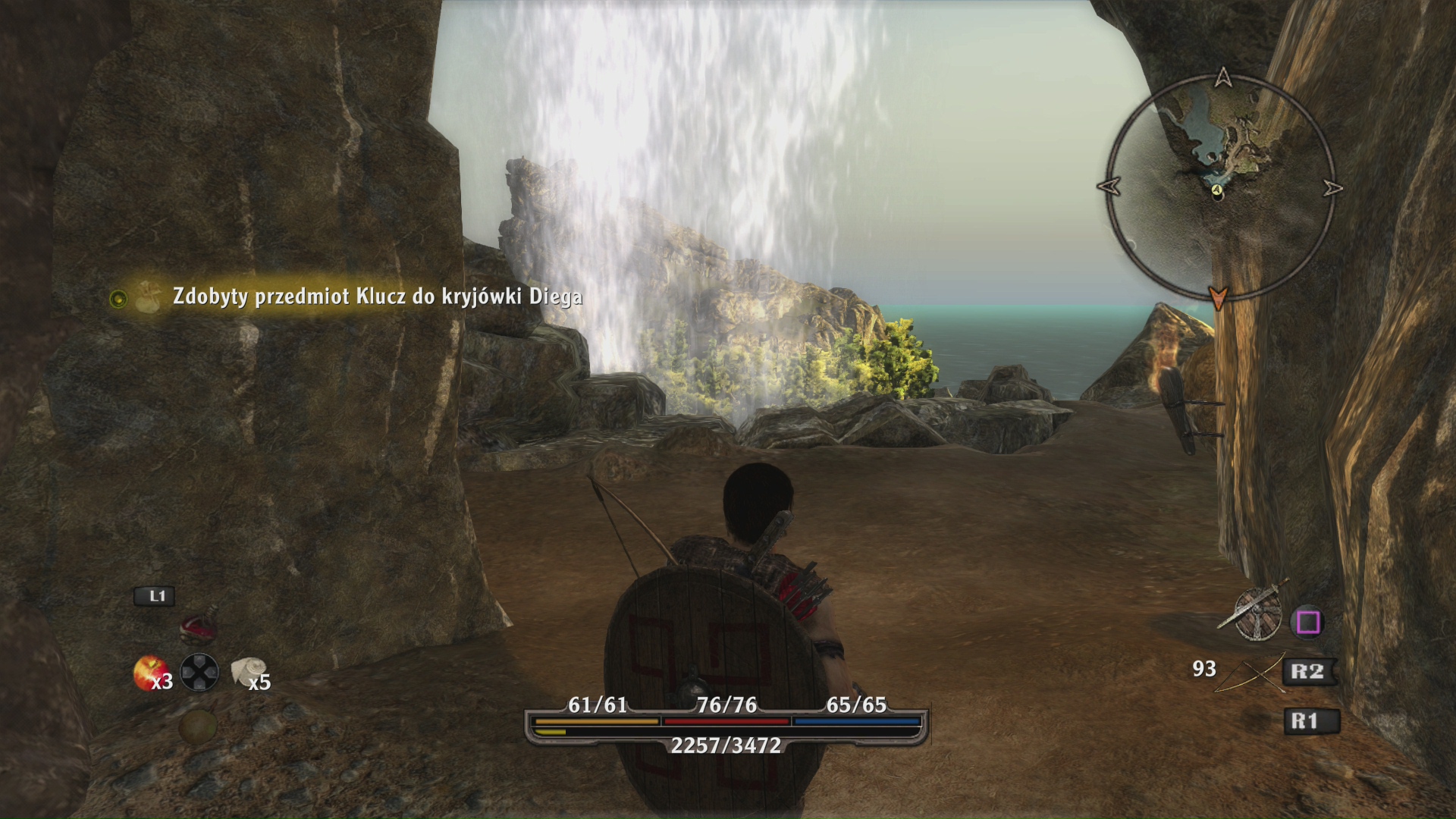1456x819 pixels.
Task: Select the white bandage roll item
Action: pos(247,670)
